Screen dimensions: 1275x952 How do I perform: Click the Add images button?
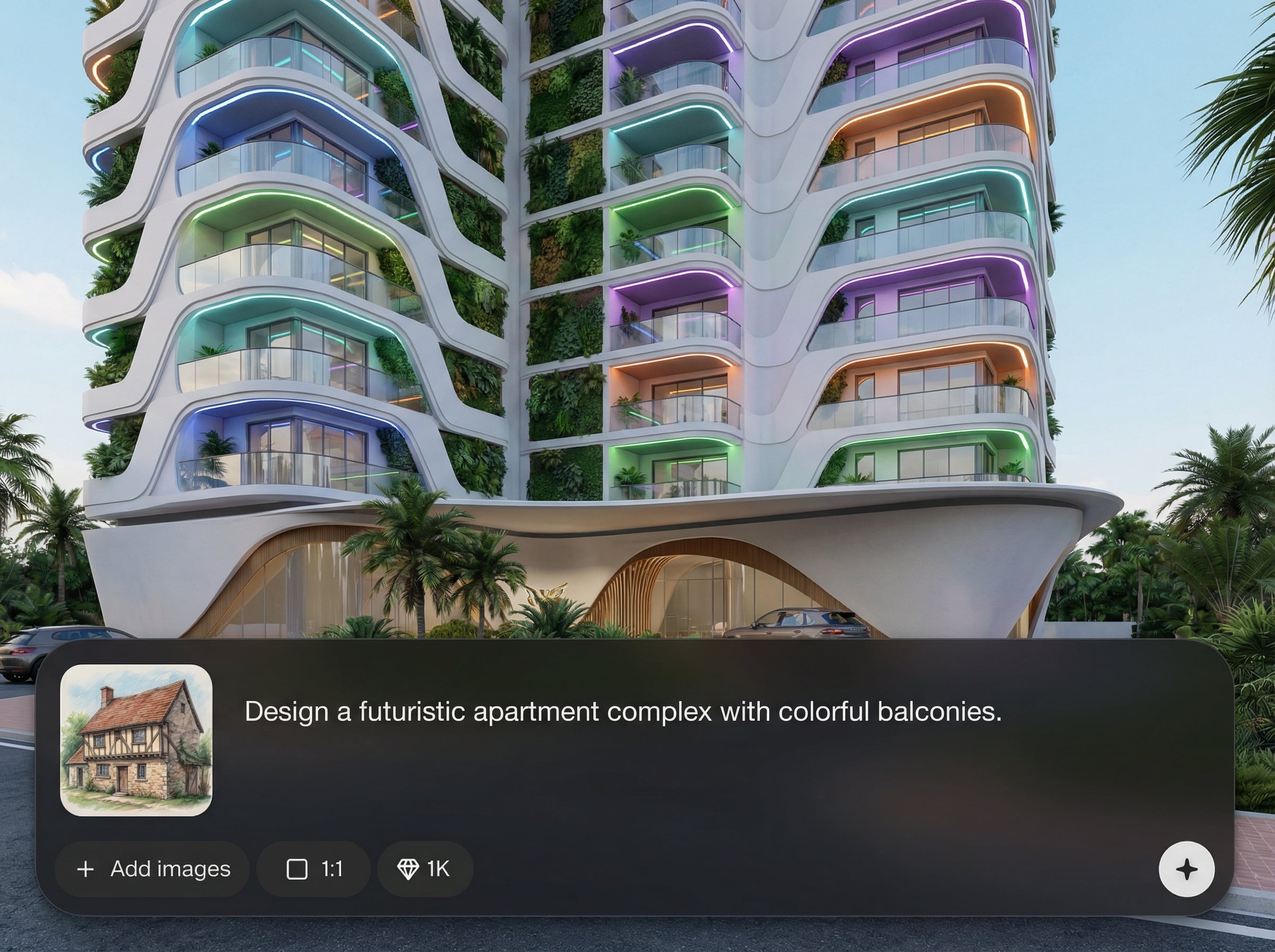coord(152,869)
